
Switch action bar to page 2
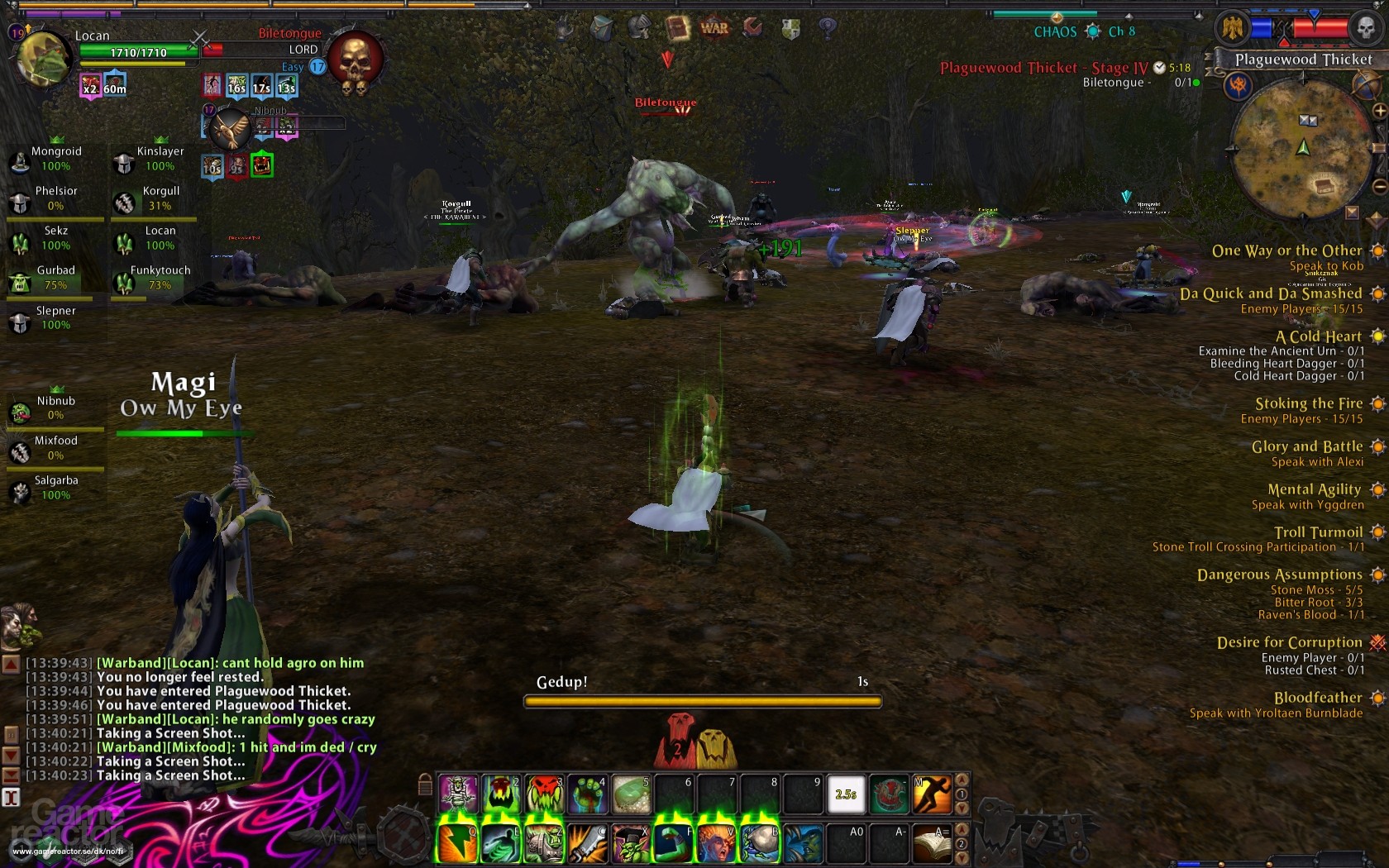point(962,844)
